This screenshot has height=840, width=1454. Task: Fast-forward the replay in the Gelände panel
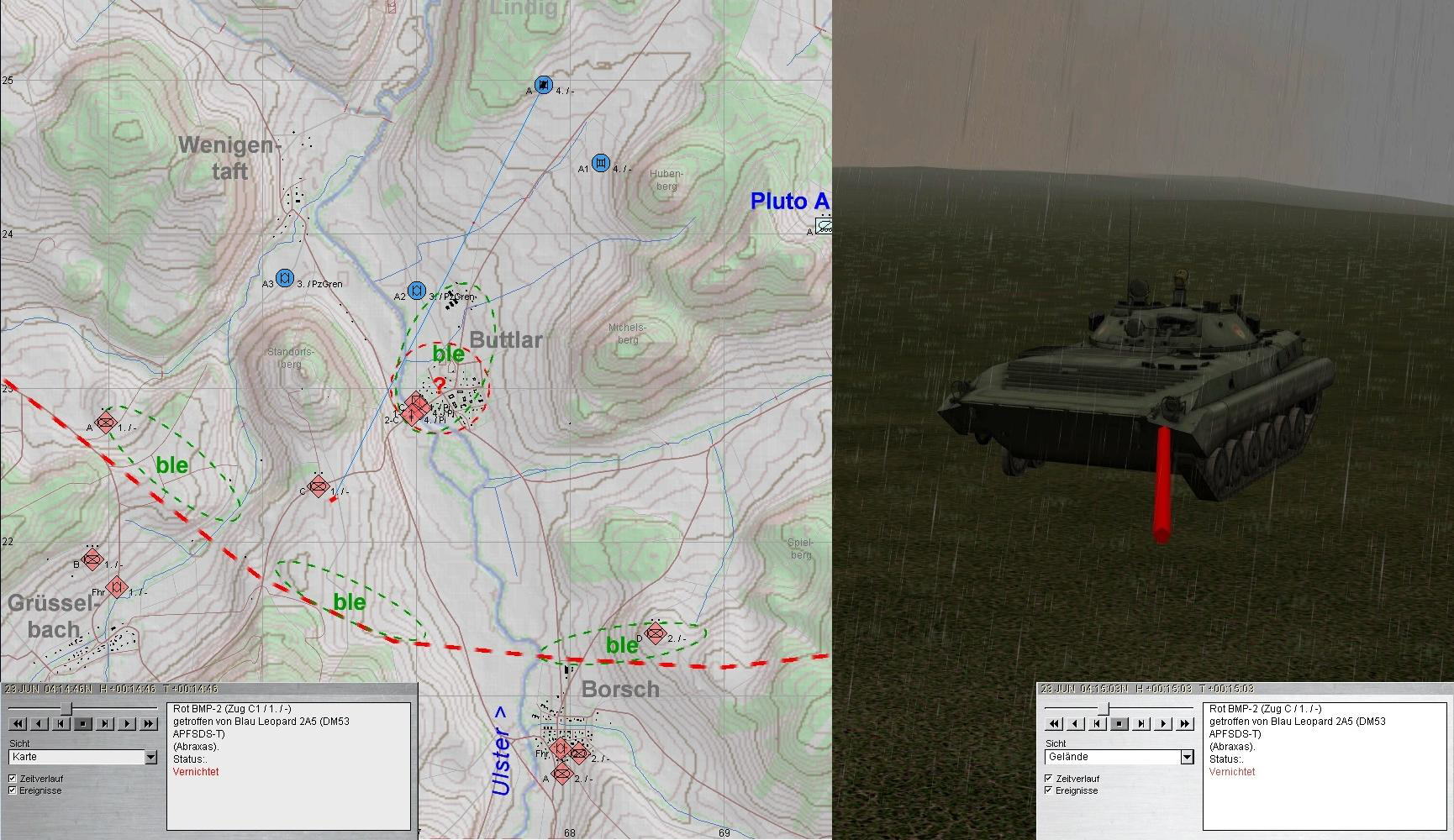coord(1184,723)
